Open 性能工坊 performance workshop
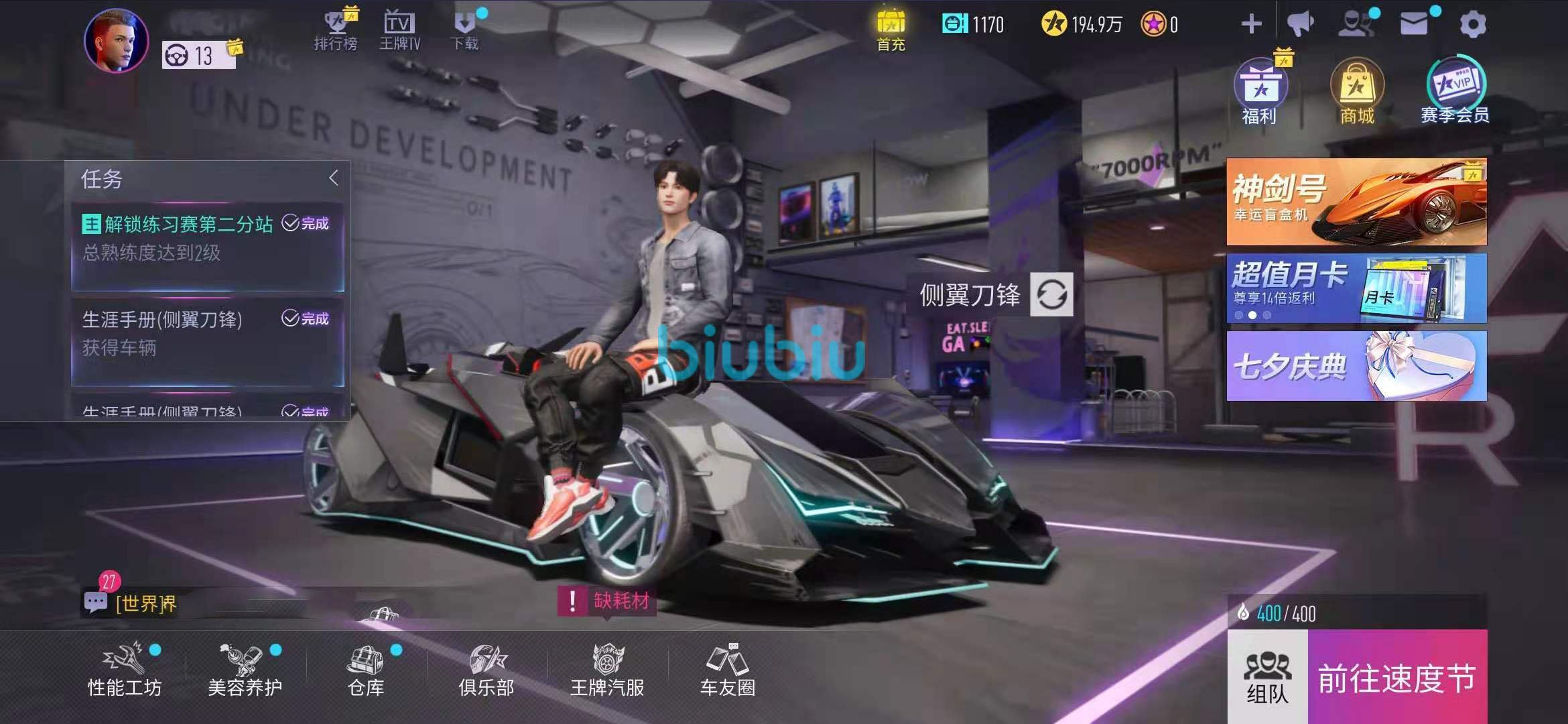Viewport: 1568px width, 724px height. (x=125, y=669)
